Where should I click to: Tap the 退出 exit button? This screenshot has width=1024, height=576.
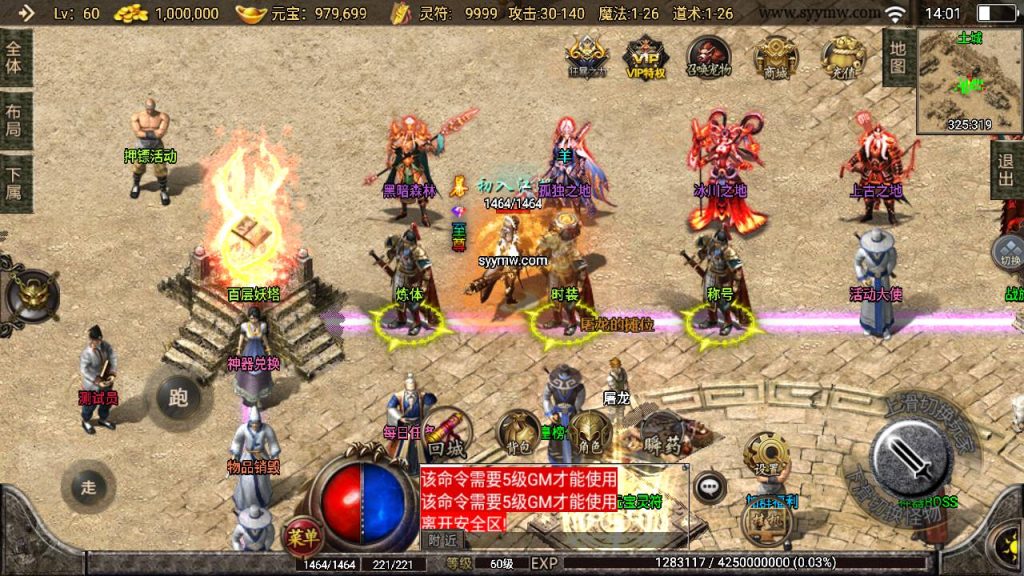coord(1007,170)
